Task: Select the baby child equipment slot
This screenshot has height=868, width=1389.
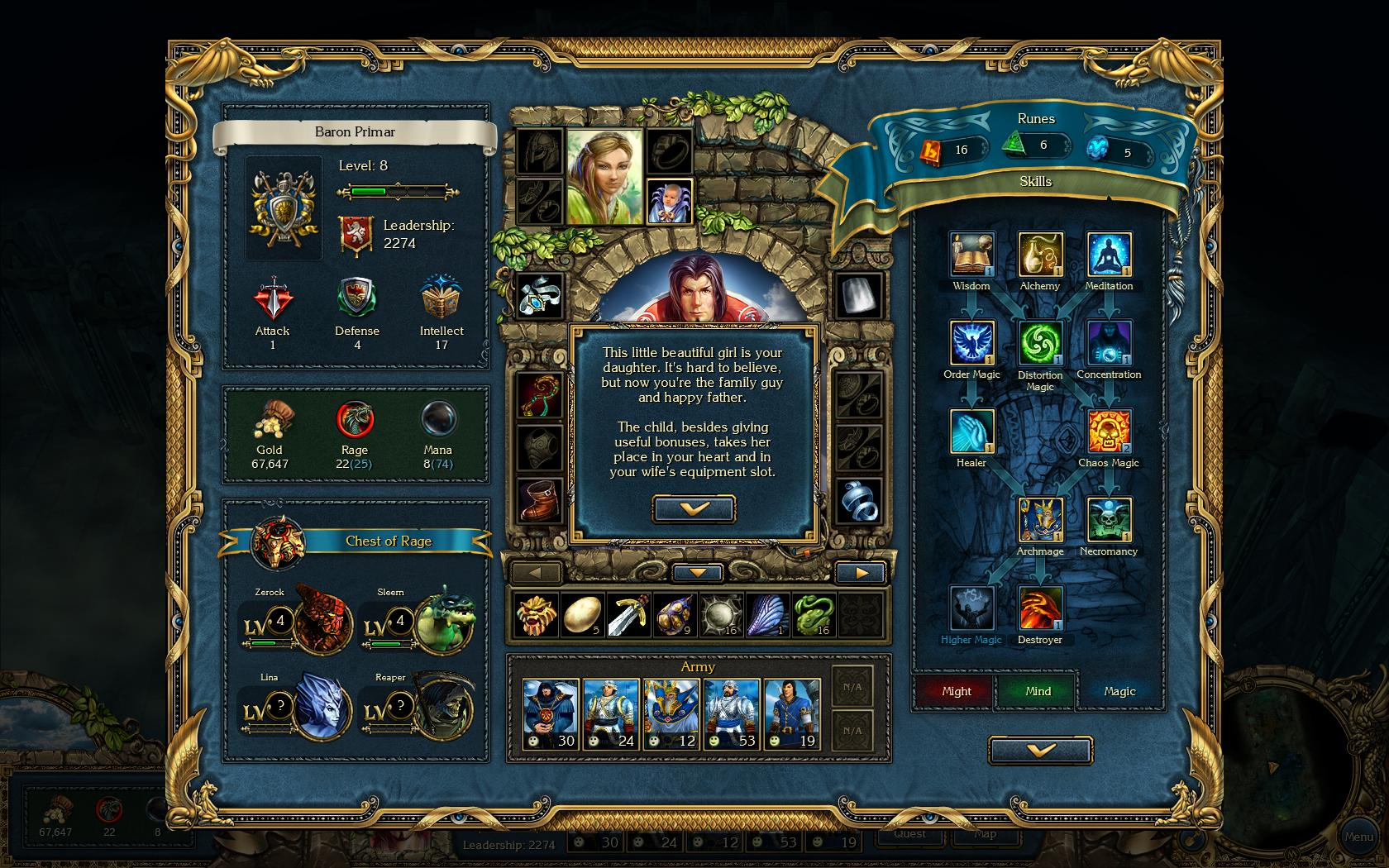Action: coord(668,202)
